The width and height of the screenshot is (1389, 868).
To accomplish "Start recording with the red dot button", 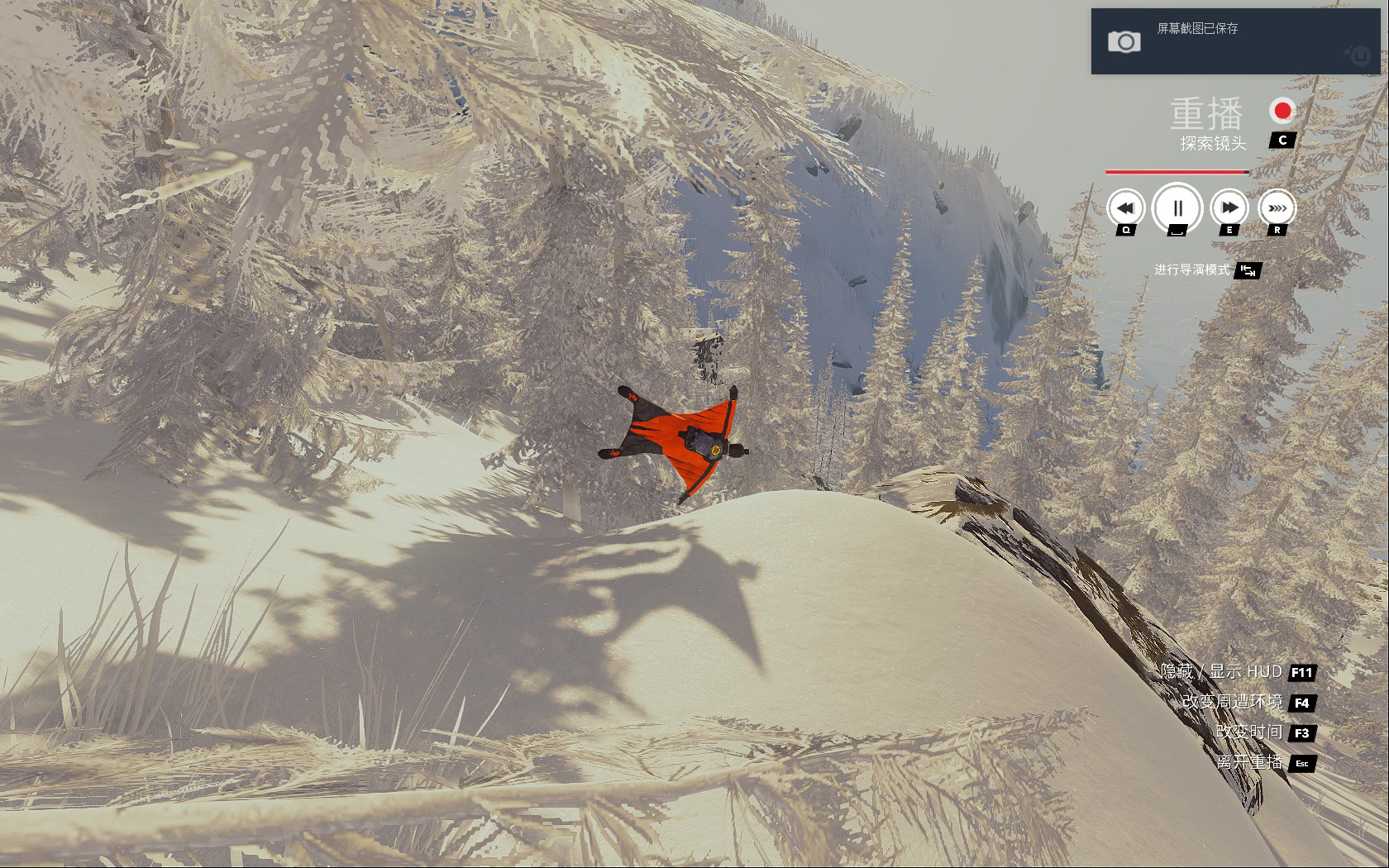I will [1282, 111].
